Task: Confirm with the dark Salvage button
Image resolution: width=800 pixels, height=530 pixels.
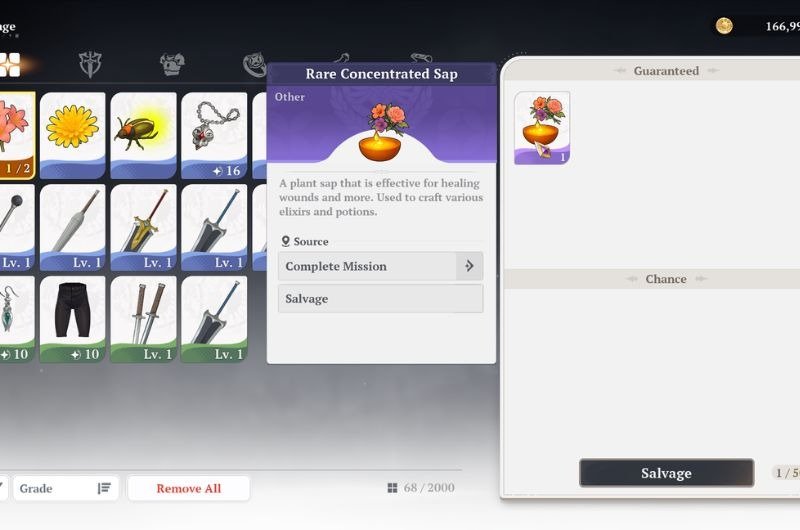Action: (x=666, y=473)
